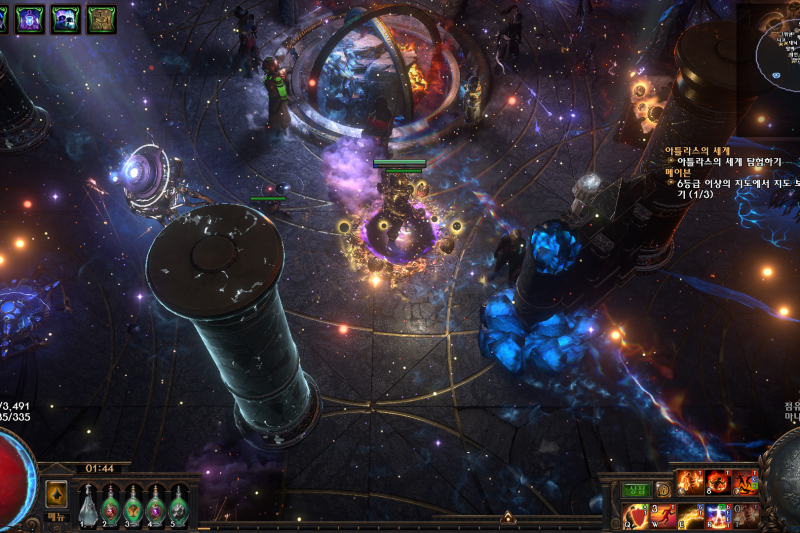Screen dimensions: 800x533
Task: Click the 메뉴 menu button
Action: tap(57, 516)
